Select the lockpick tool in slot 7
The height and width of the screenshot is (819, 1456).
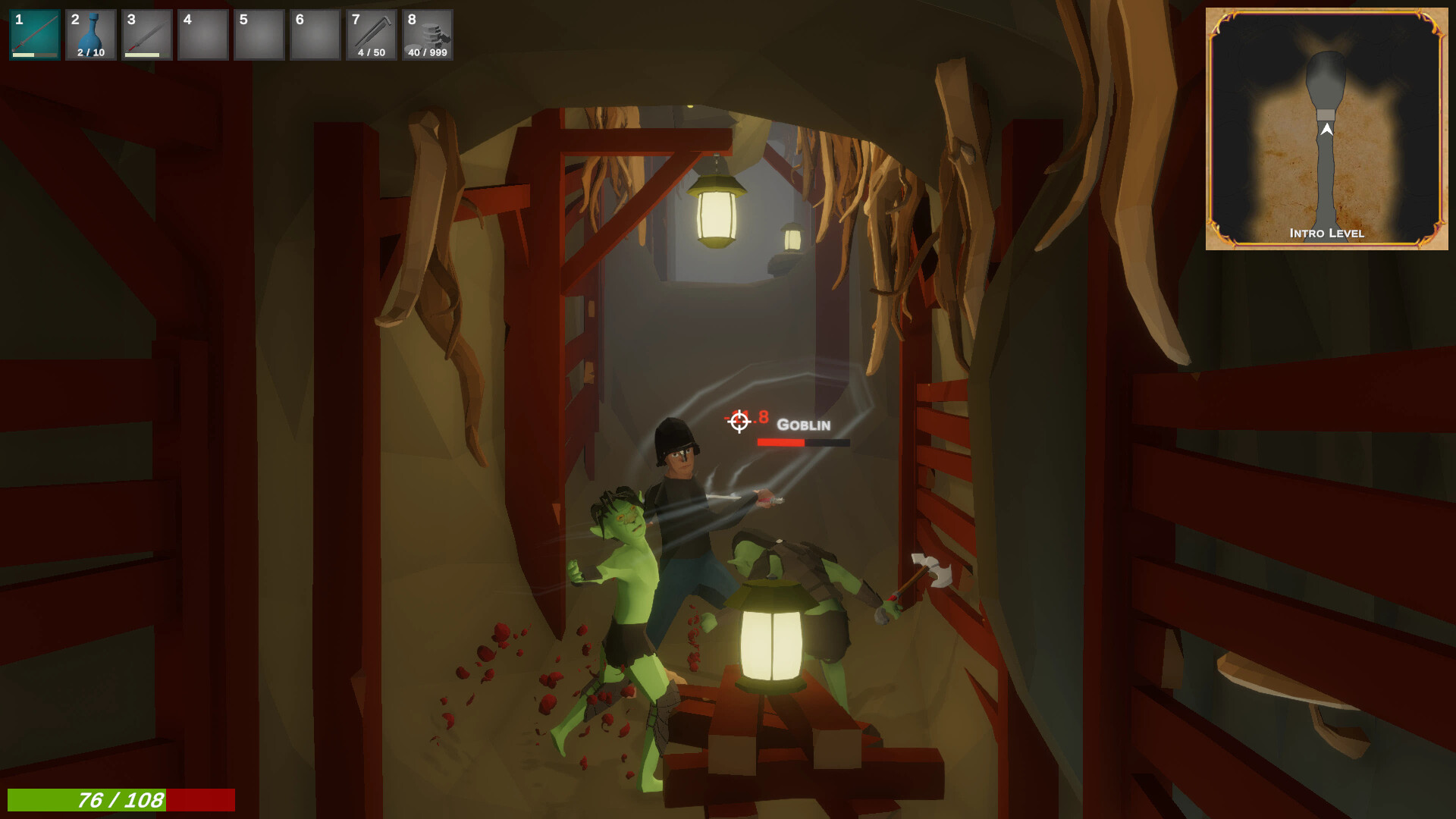[371, 30]
